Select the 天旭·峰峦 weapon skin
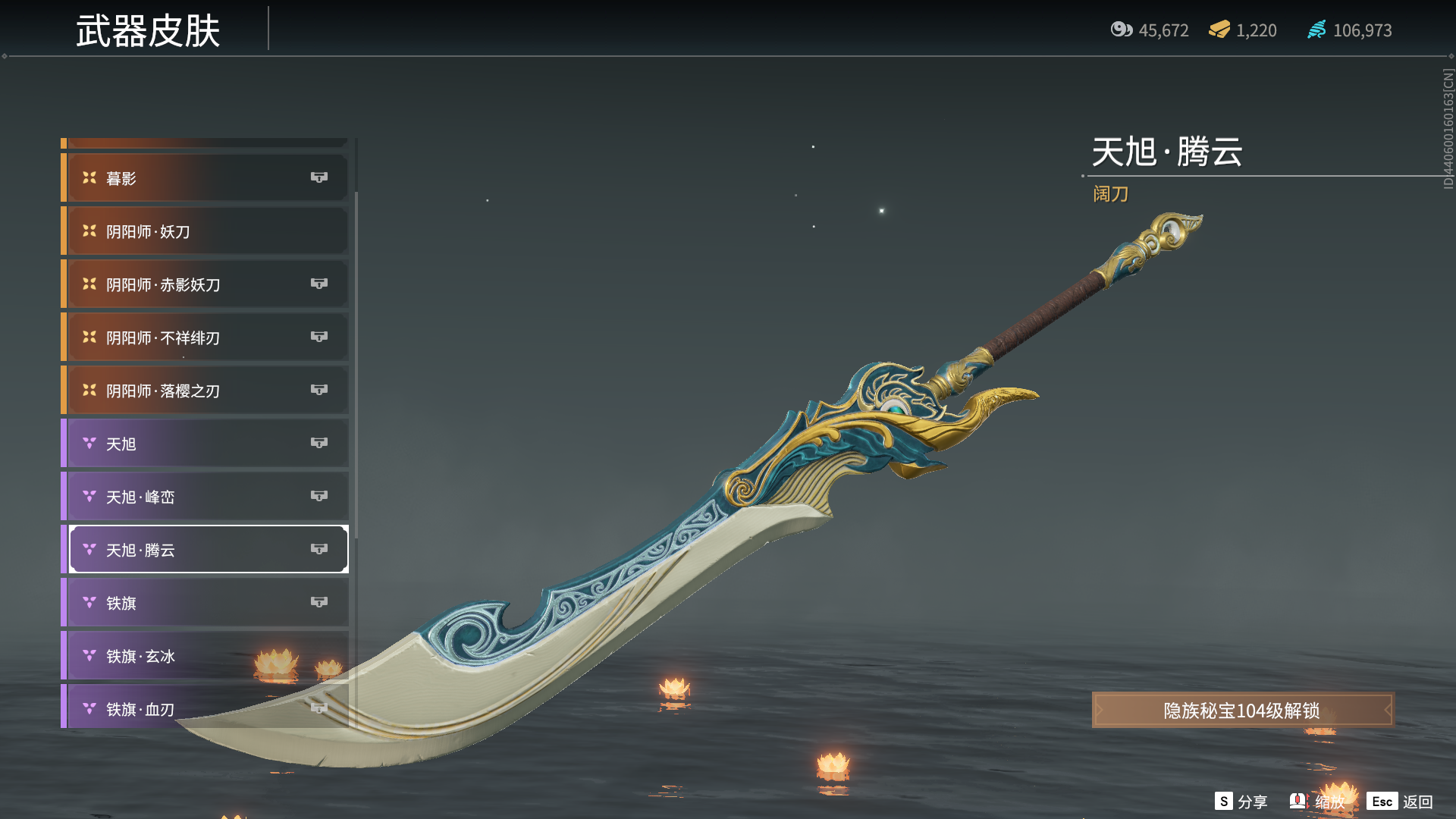Image resolution: width=1456 pixels, height=819 pixels. (x=206, y=497)
